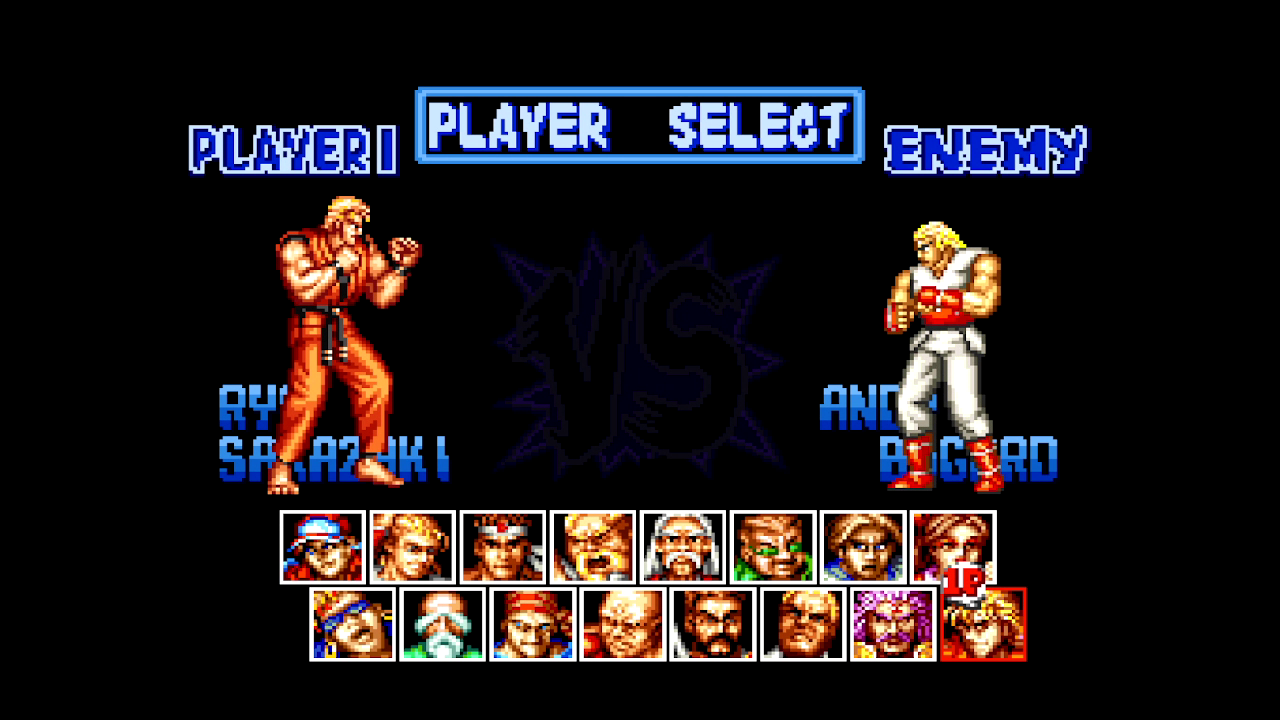1280x720 pixels.
Task: Select the bearded Laurence Blood portrait
Action: pyautogui.click(x=712, y=624)
